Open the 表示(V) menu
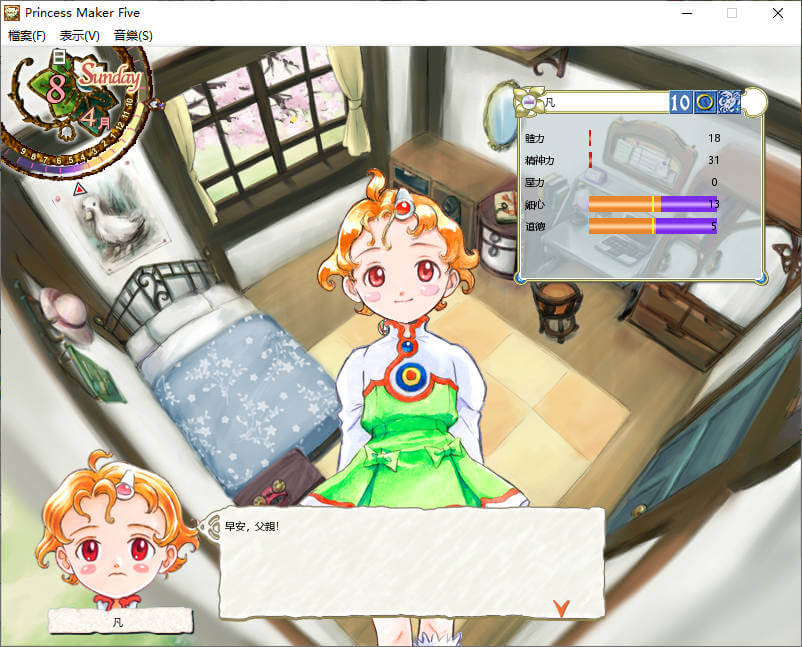 80,36
